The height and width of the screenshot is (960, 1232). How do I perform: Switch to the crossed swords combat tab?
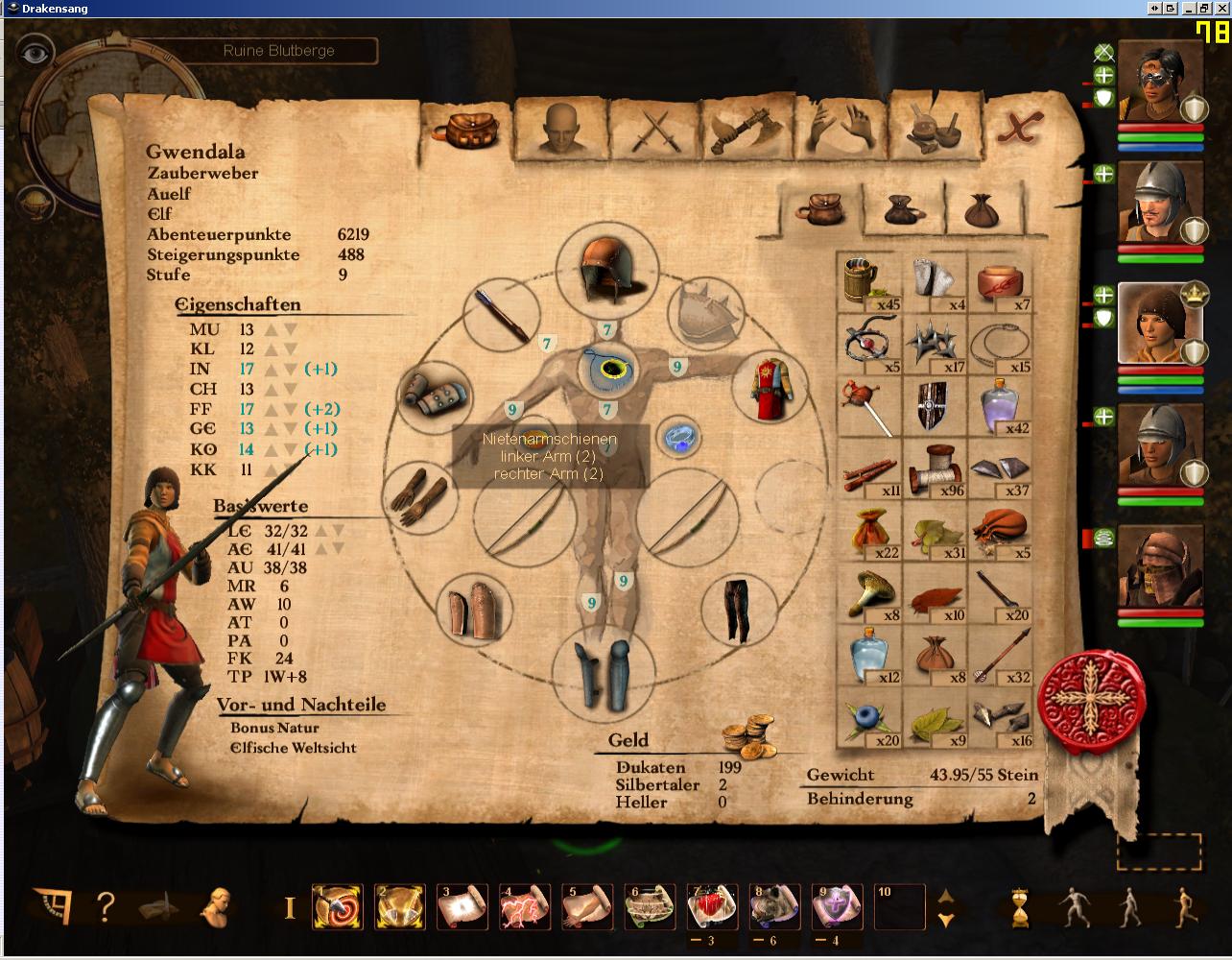tap(655, 129)
